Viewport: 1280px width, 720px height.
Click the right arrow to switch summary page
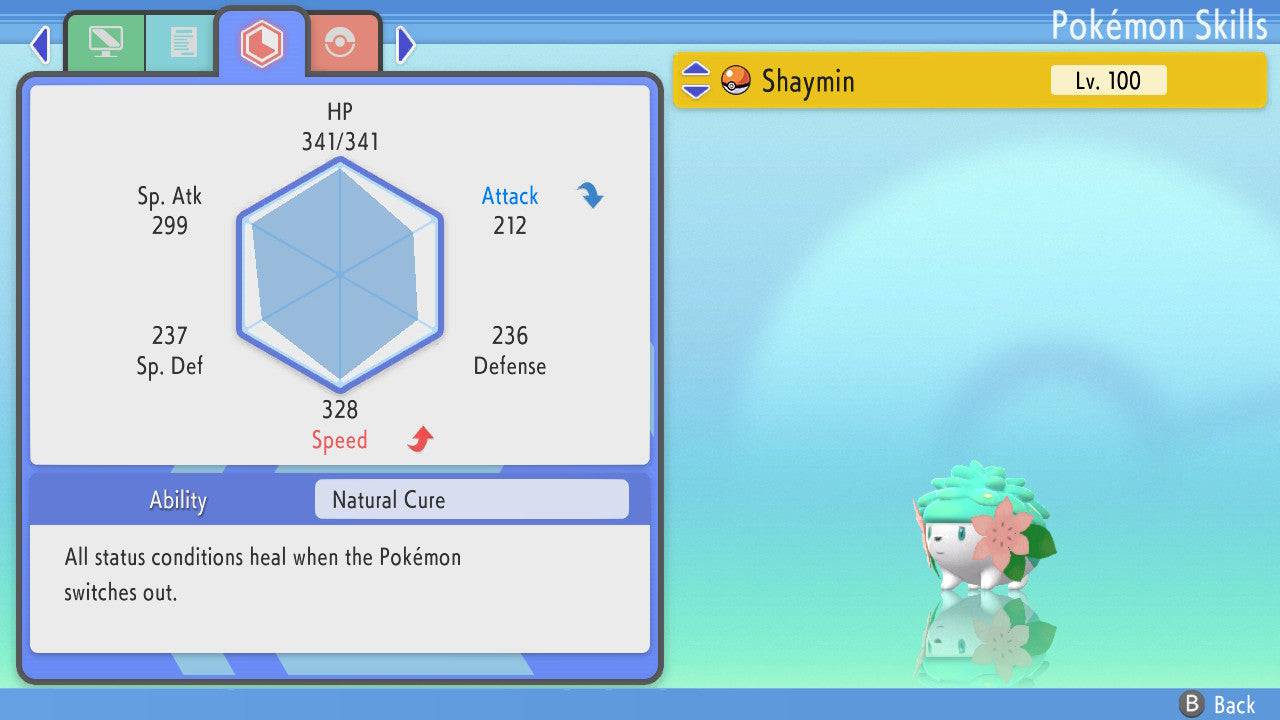pyautogui.click(x=406, y=44)
